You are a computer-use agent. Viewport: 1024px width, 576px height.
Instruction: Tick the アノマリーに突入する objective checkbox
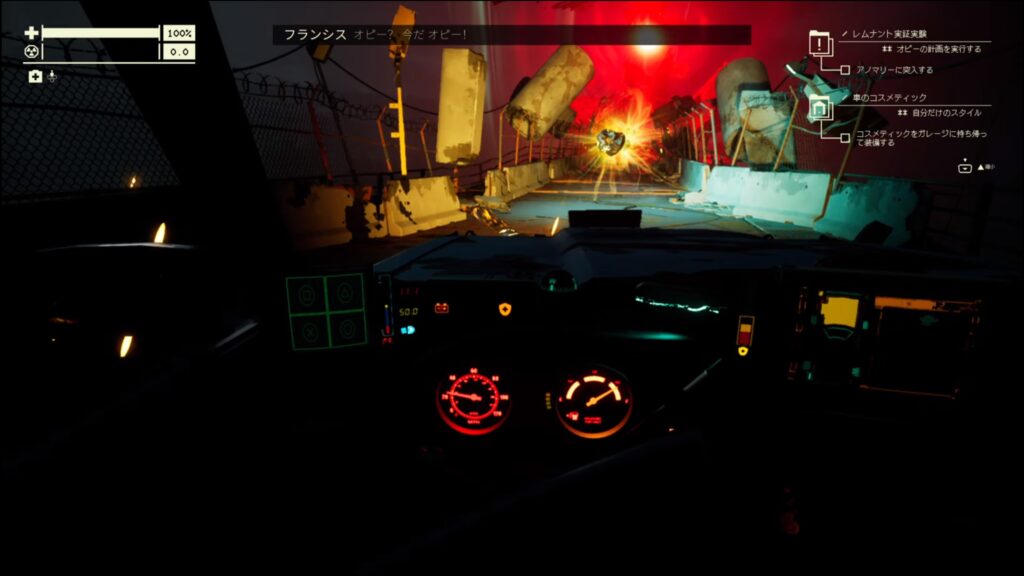(x=845, y=70)
